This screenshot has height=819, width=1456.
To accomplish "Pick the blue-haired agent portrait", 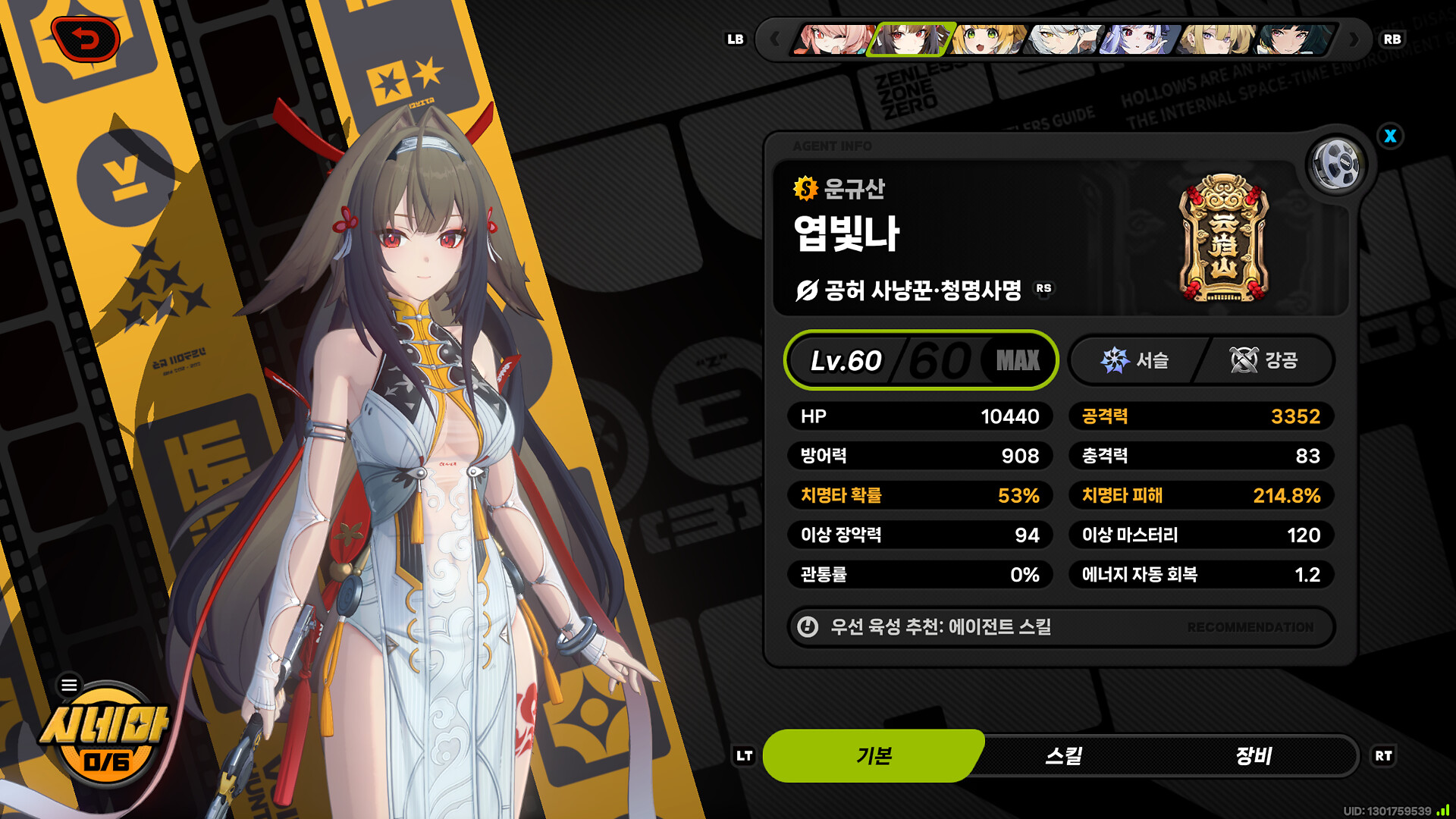I will coord(1139,39).
